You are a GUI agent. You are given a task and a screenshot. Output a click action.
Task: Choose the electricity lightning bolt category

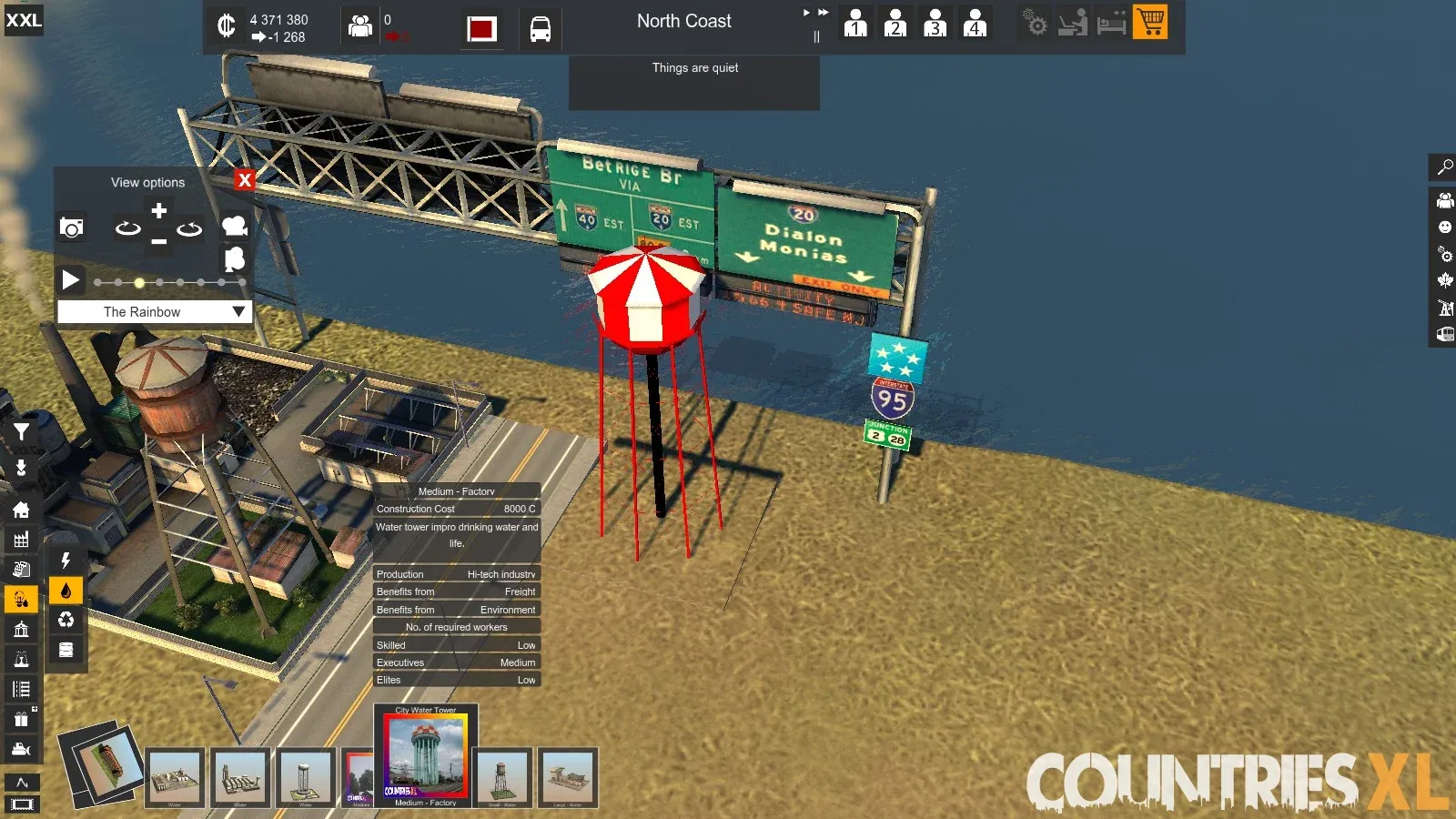pos(66,561)
